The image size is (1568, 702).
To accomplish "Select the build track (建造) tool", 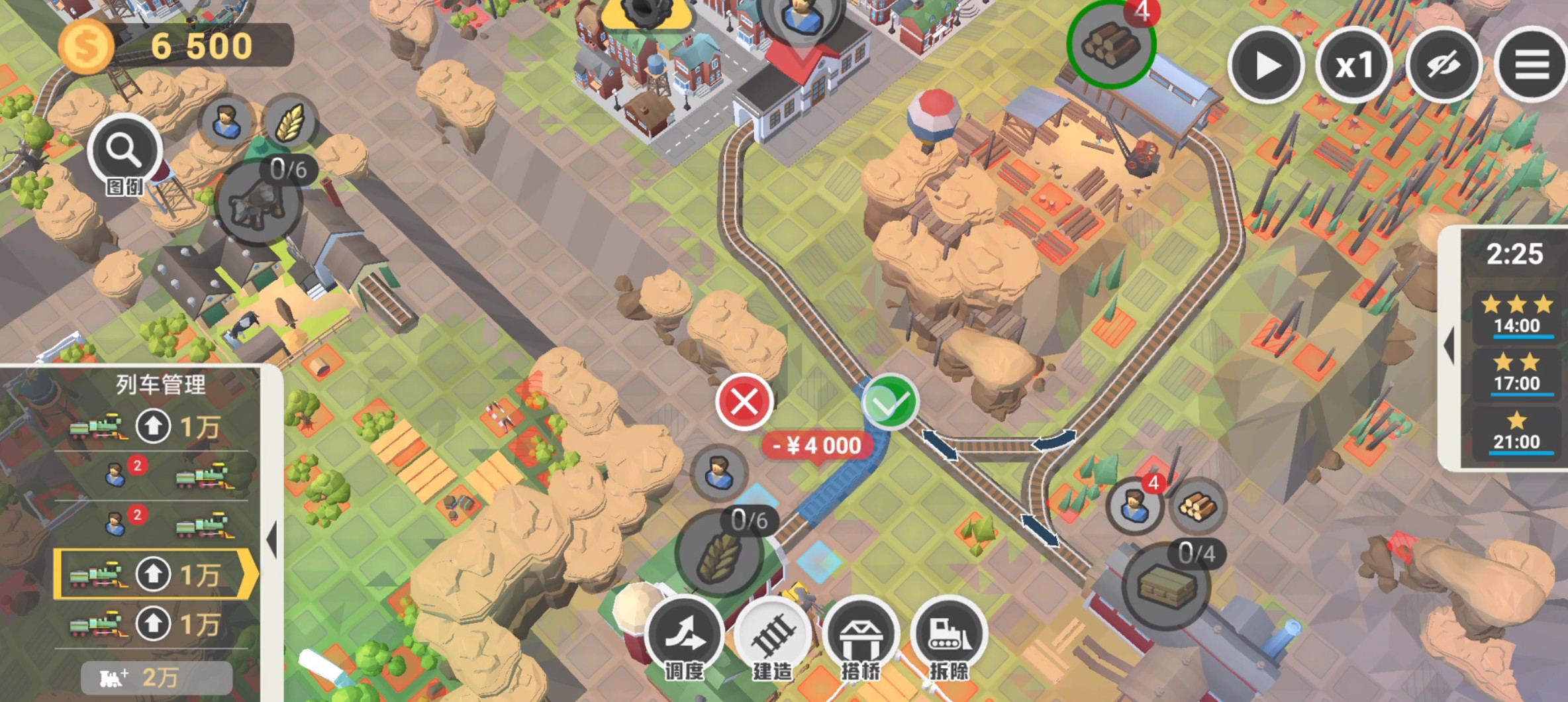I will [x=773, y=636].
